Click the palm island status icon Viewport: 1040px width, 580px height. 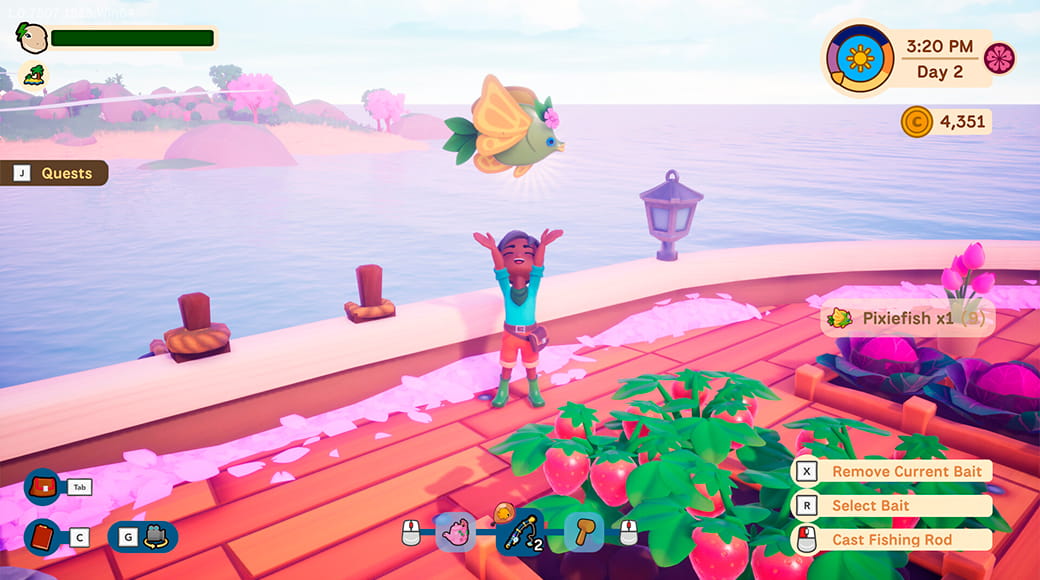coord(34,75)
